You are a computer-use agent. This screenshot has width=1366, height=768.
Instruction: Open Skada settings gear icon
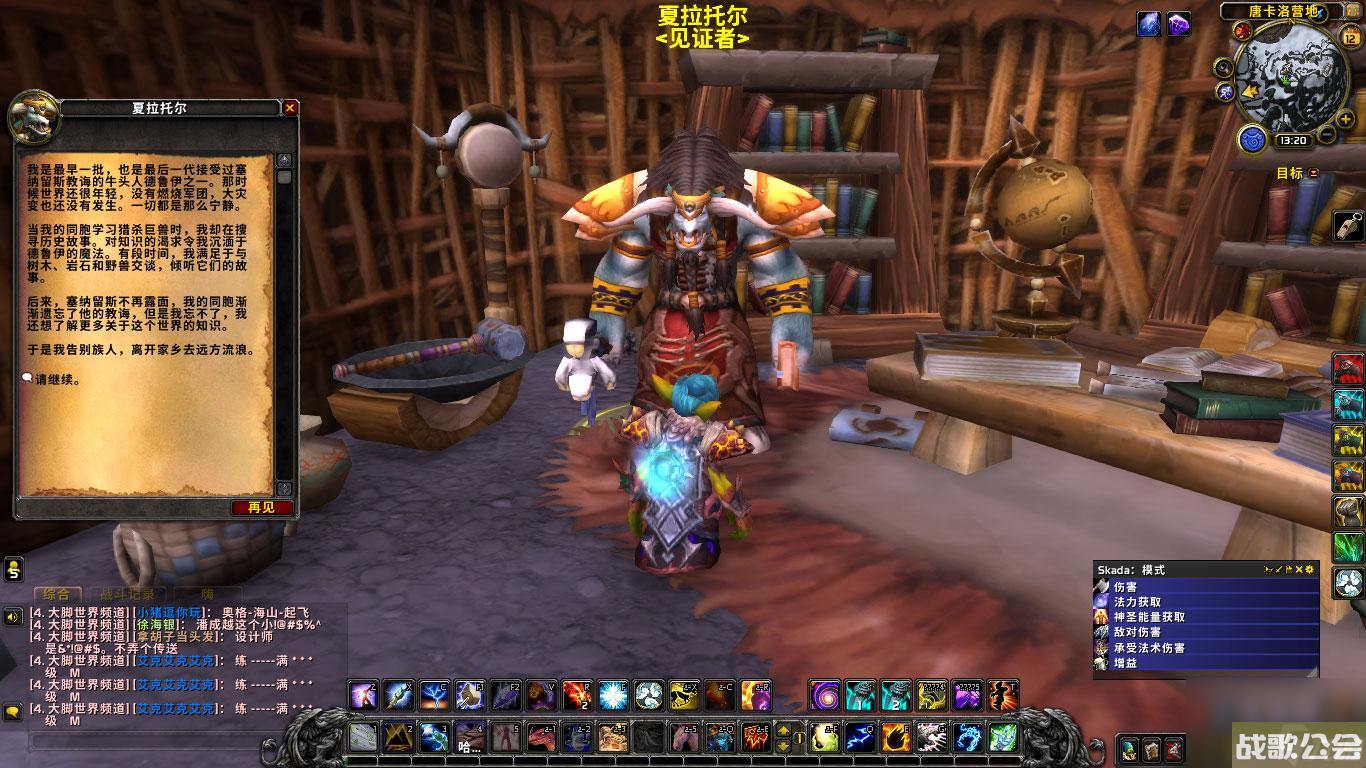point(1310,569)
